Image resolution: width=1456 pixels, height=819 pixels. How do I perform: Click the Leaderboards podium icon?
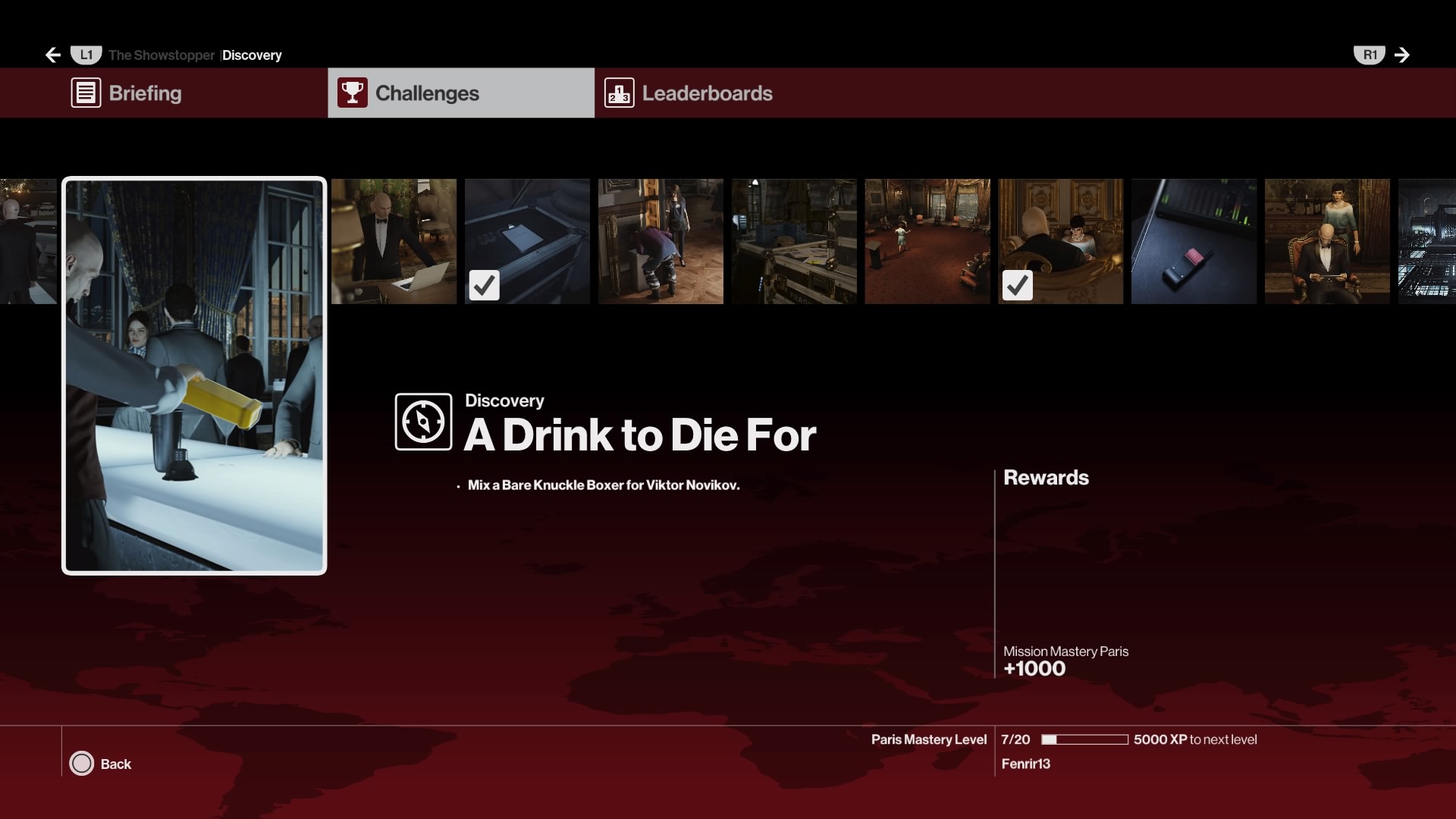tap(620, 93)
